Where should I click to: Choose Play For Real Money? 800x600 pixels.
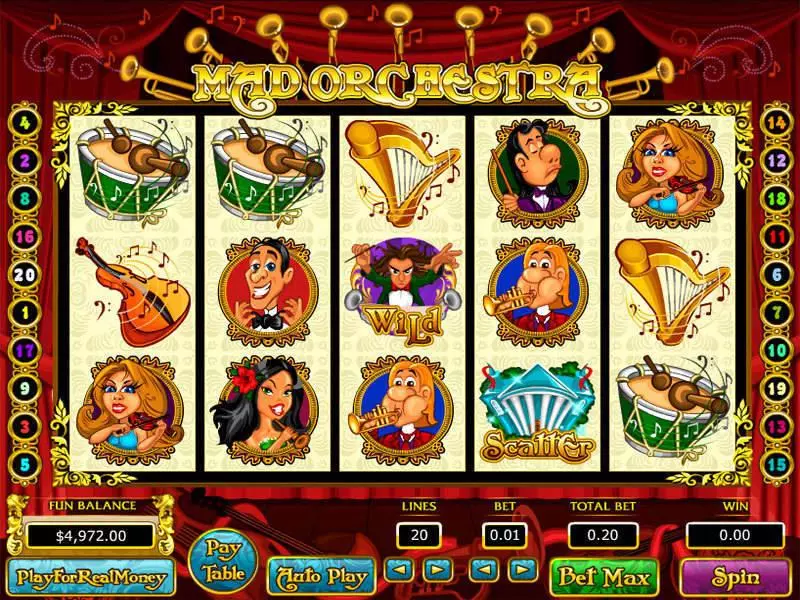(89, 576)
